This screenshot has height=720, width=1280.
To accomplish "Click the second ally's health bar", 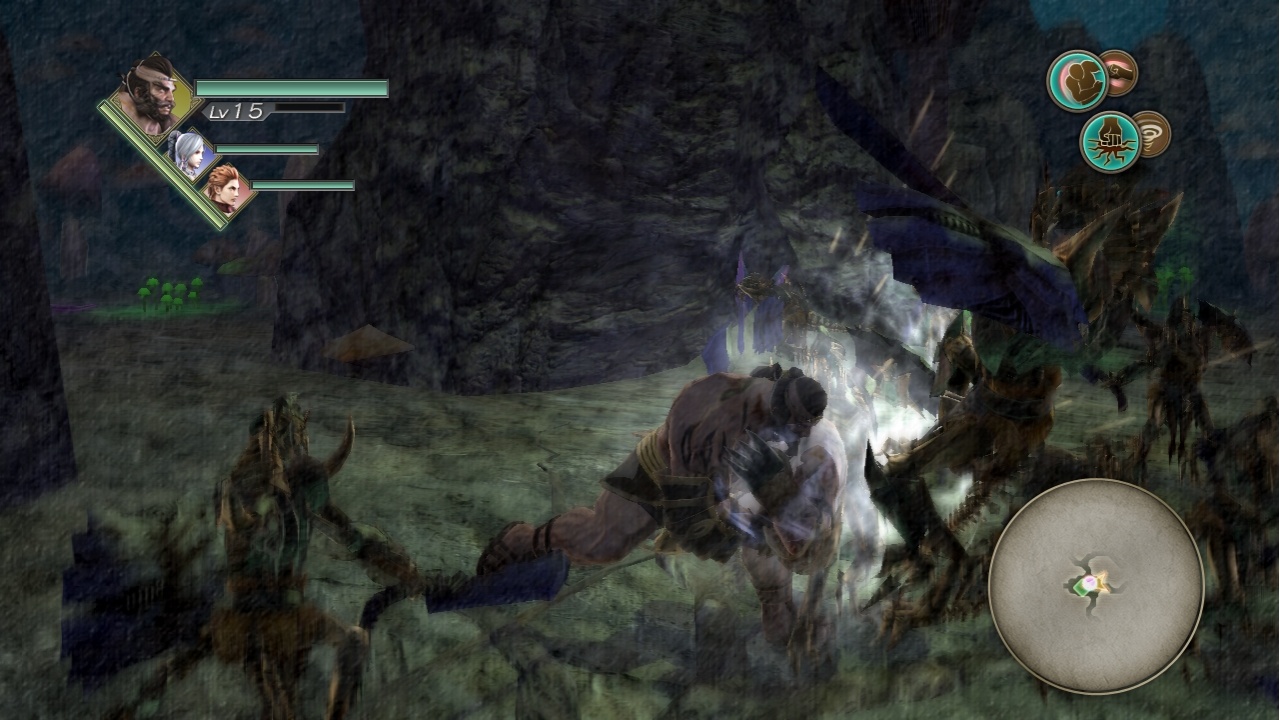I will pos(264,148).
